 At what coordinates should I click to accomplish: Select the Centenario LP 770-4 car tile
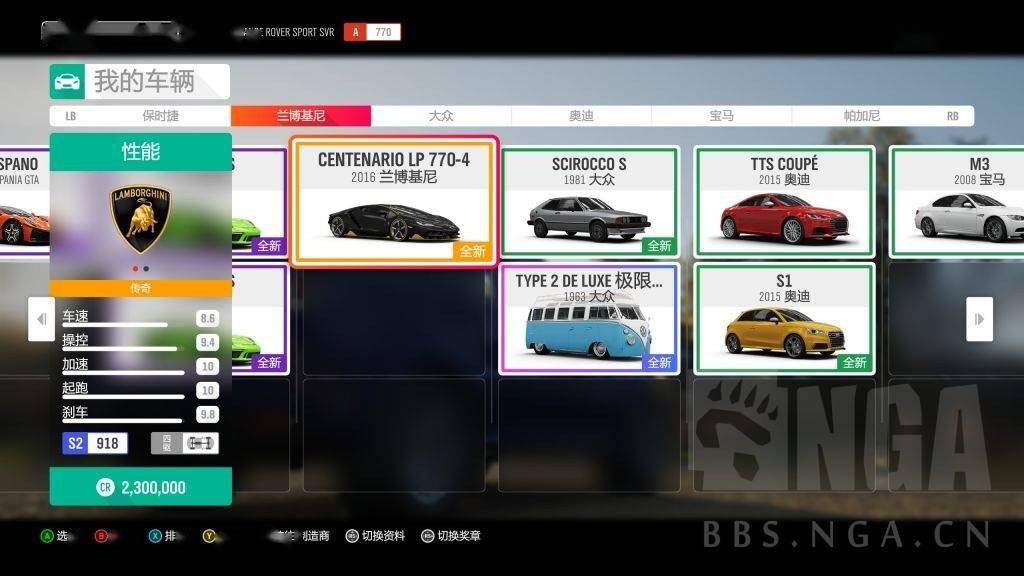coord(393,201)
